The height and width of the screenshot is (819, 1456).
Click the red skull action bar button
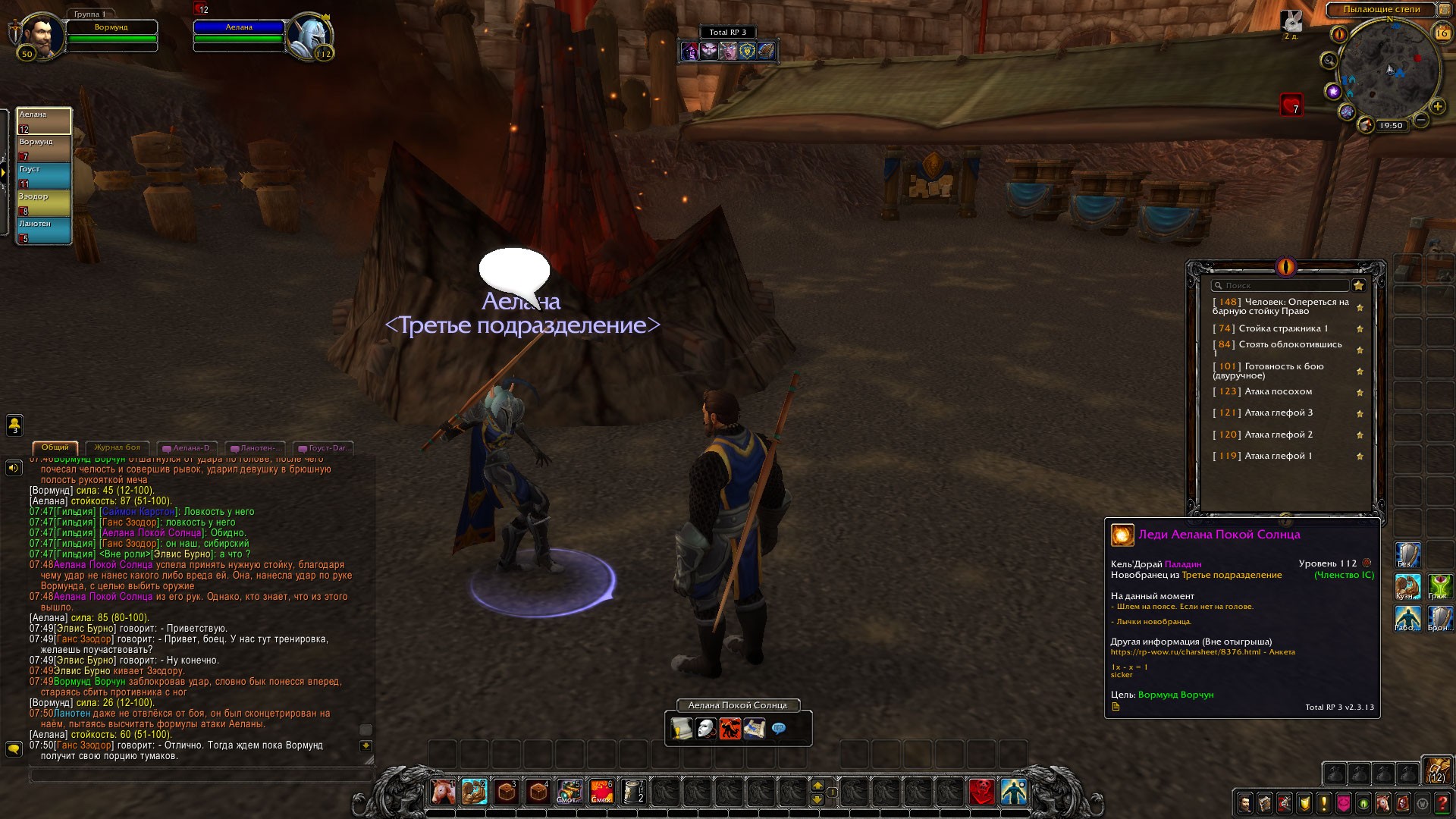pos(981,792)
